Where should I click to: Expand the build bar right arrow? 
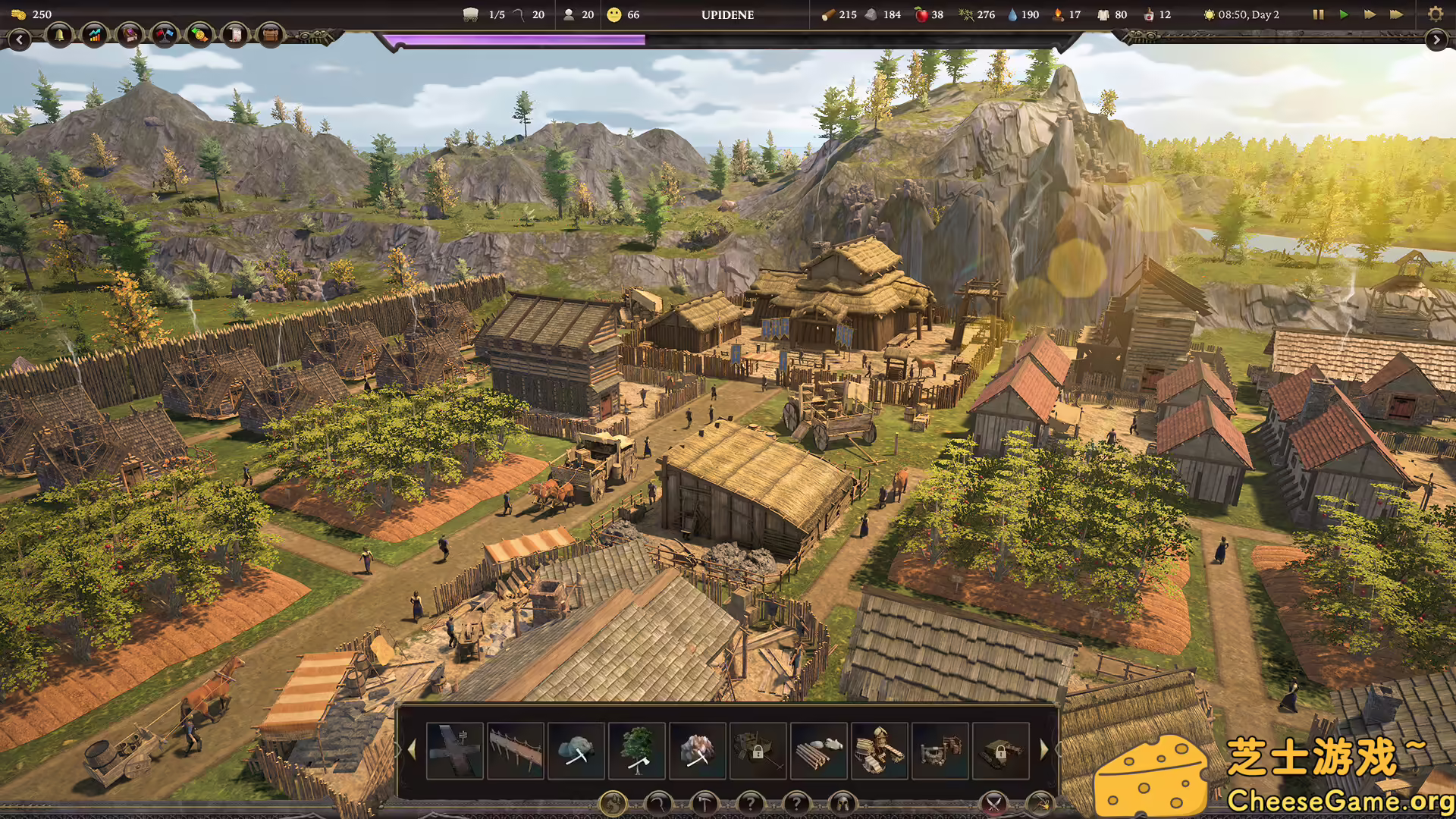click(x=1045, y=751)
